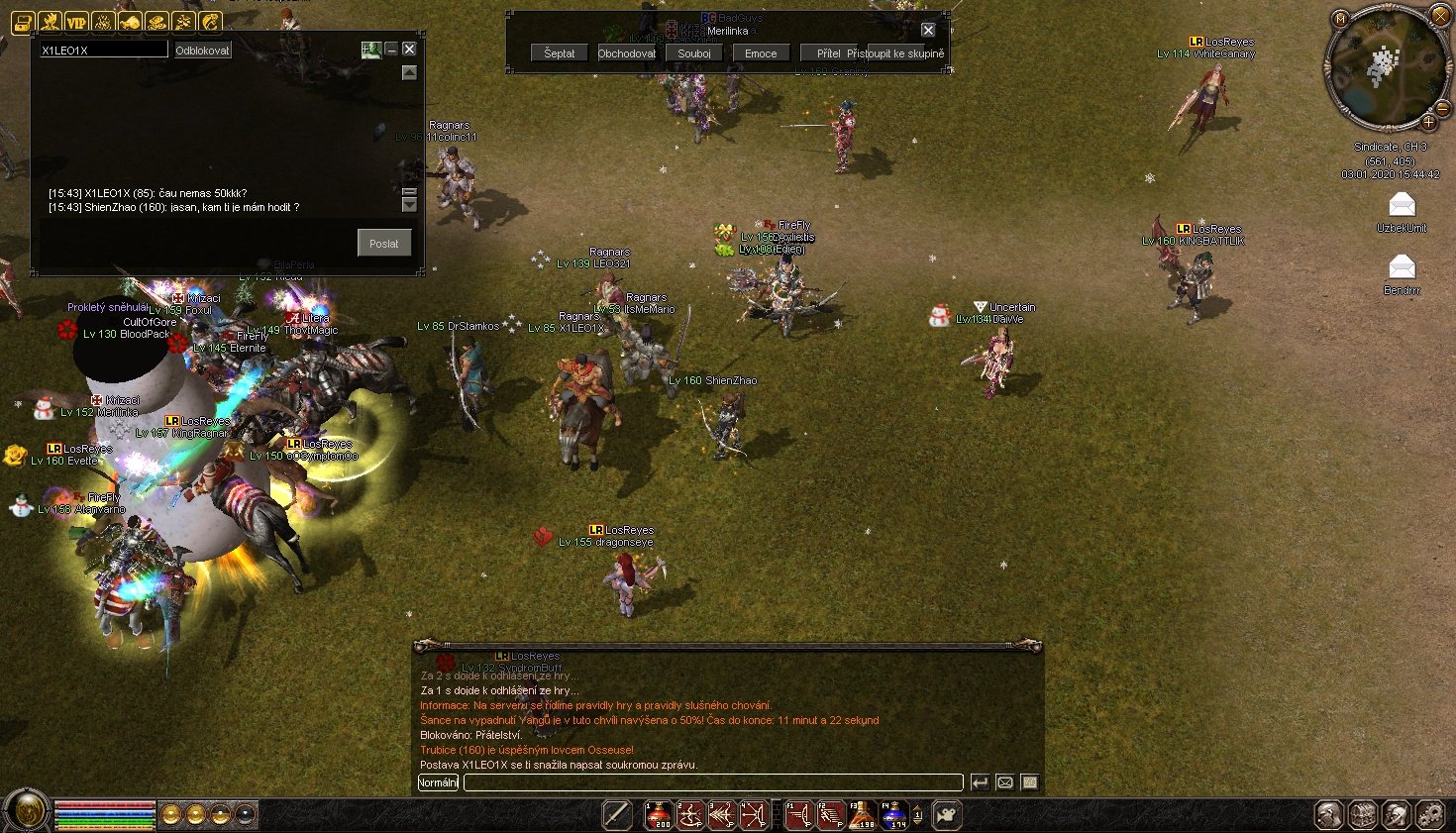Start a duel with the Souboj button

point(693,53)
